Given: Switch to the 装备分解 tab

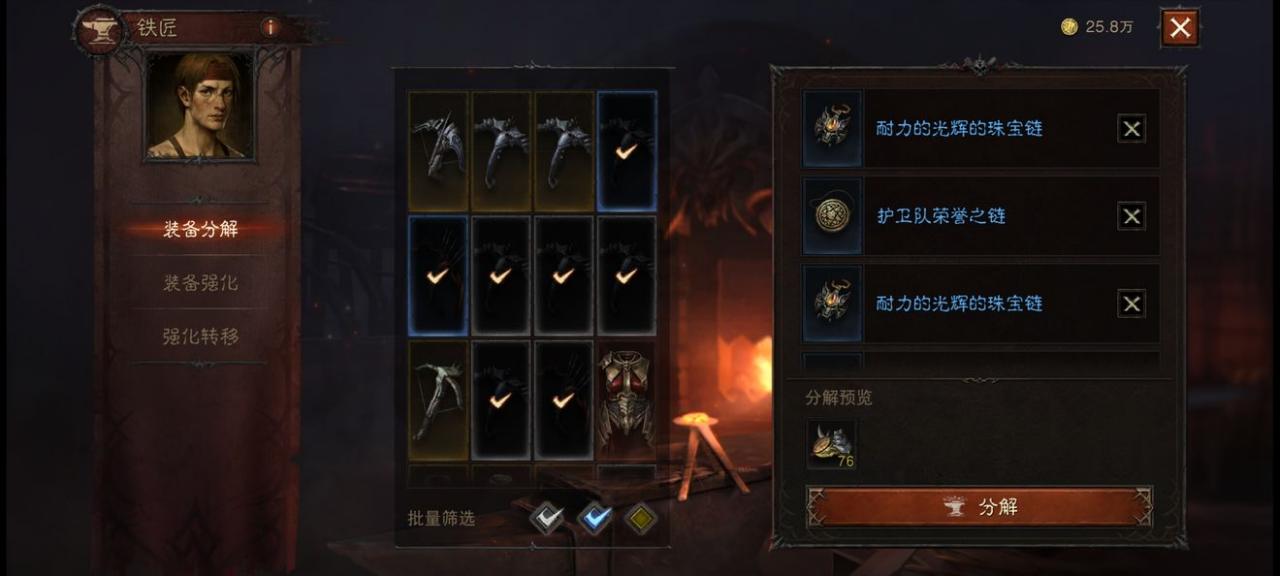Looking at the screenshot, I should click(200, 229).
